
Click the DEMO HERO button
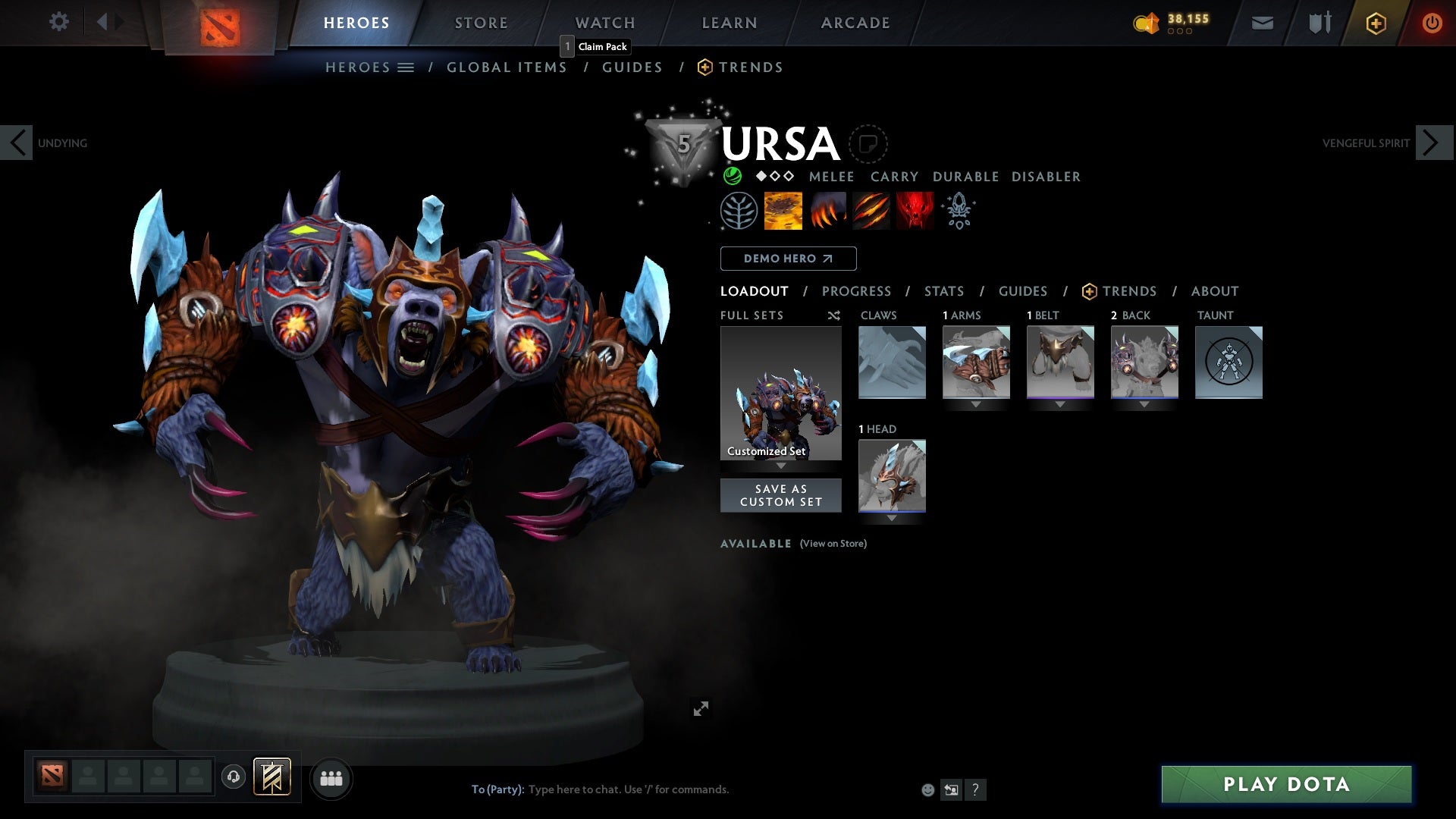tap(788, 259)
